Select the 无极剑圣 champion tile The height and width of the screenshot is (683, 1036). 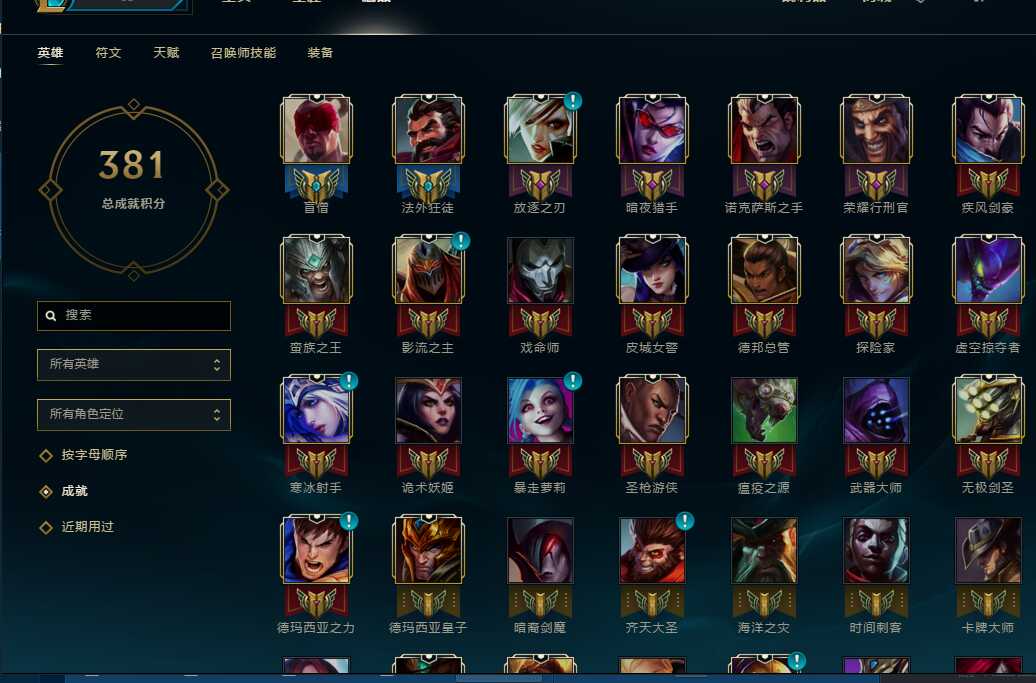pyautogui.click(x=988, y=411)
